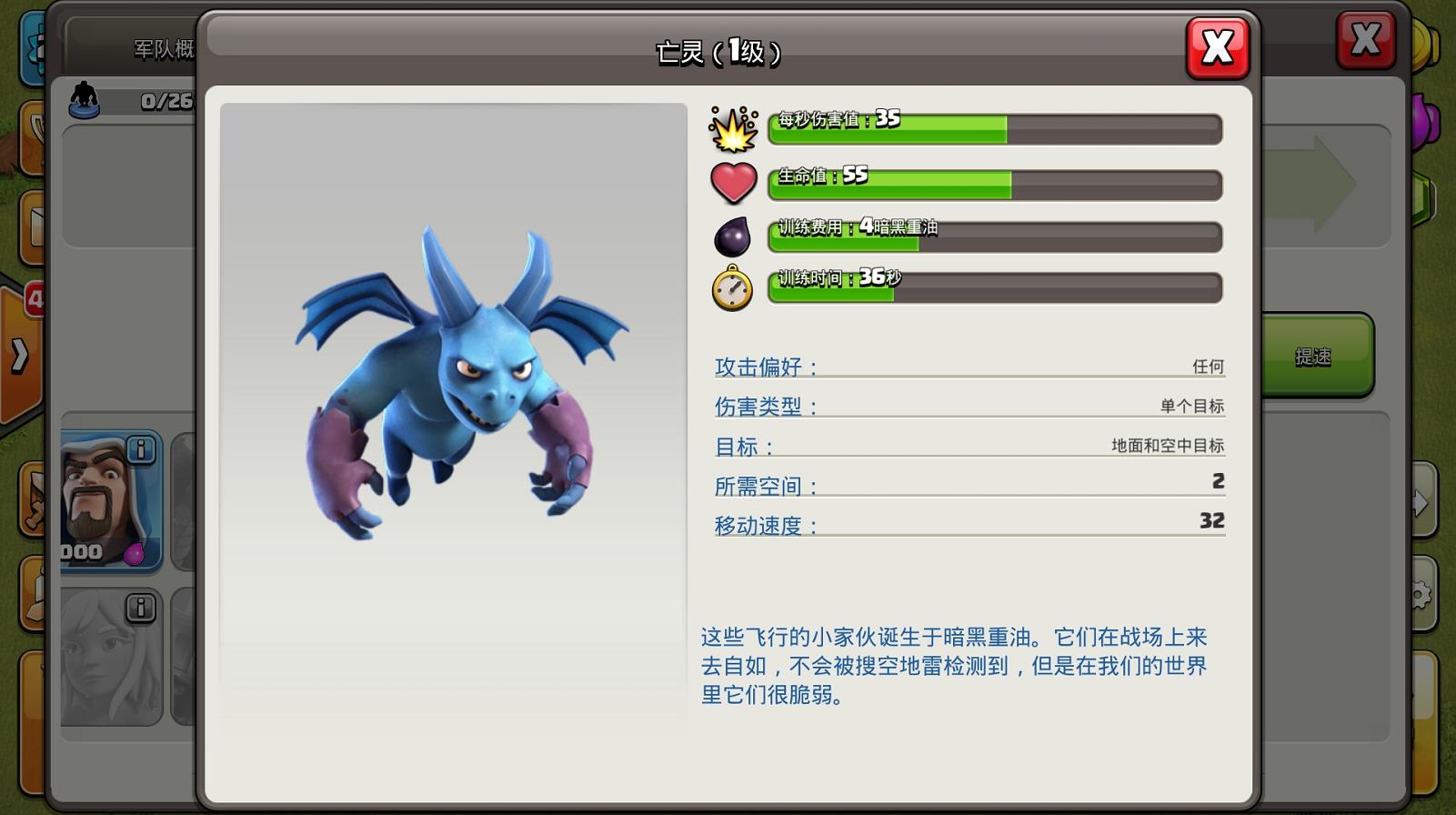Image resolution: width=1456 pixels, height=815 pixels.
Task: Tap the green boost button
Action: tap(1315, 356)
